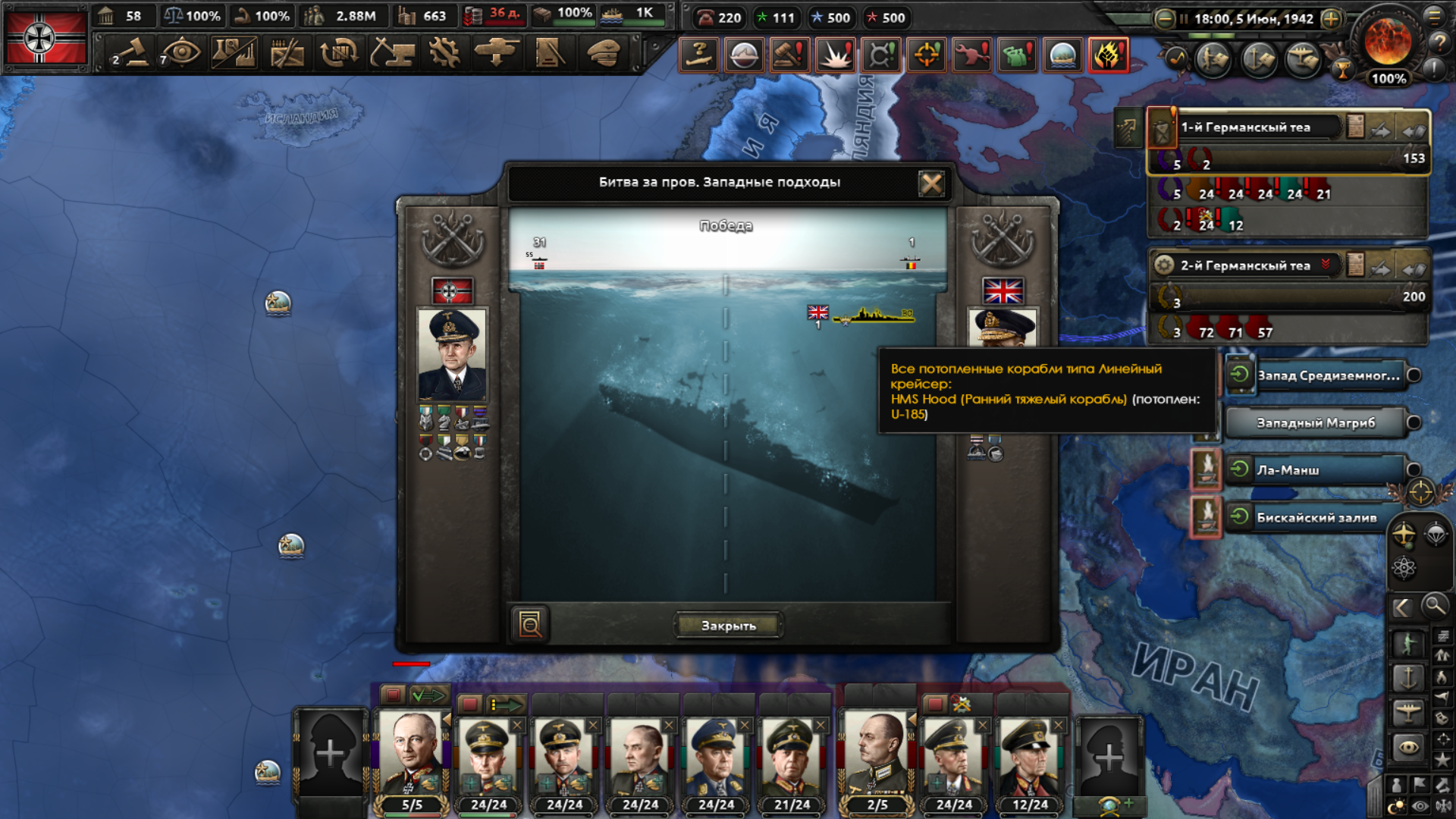Click the Закрыть button
This screenshot has height=819, width=1456.
coord(728,626)
